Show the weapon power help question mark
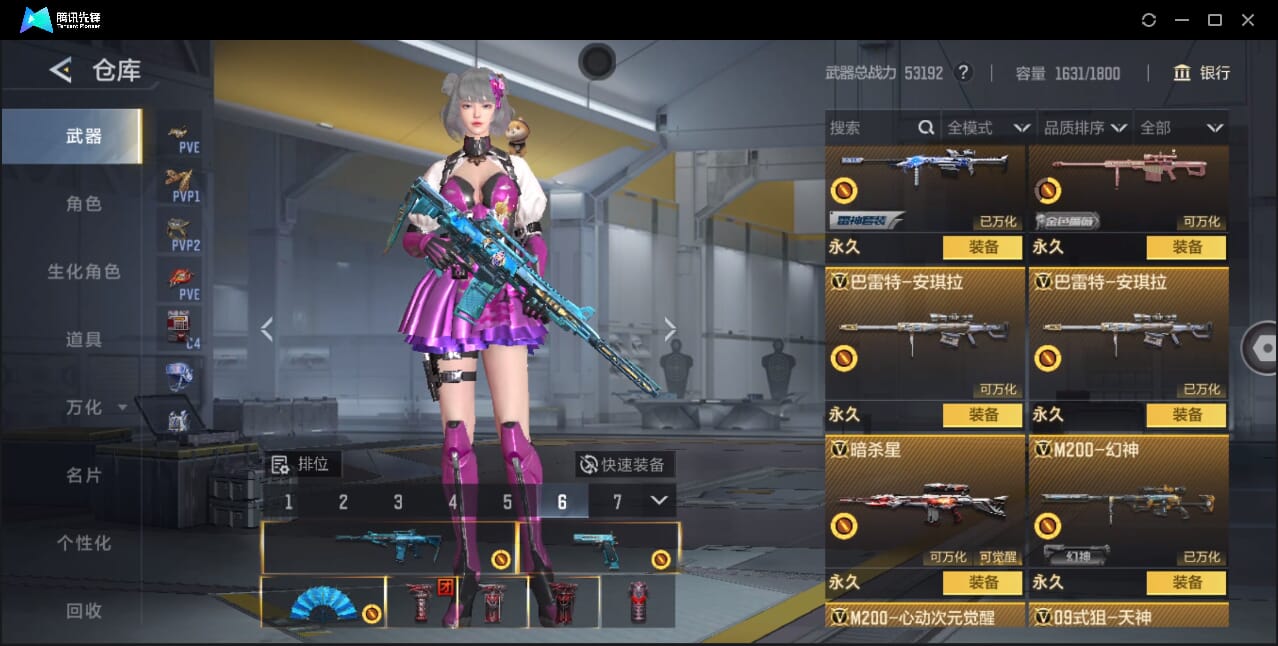 pyautogui.click(x=963, y=73)
